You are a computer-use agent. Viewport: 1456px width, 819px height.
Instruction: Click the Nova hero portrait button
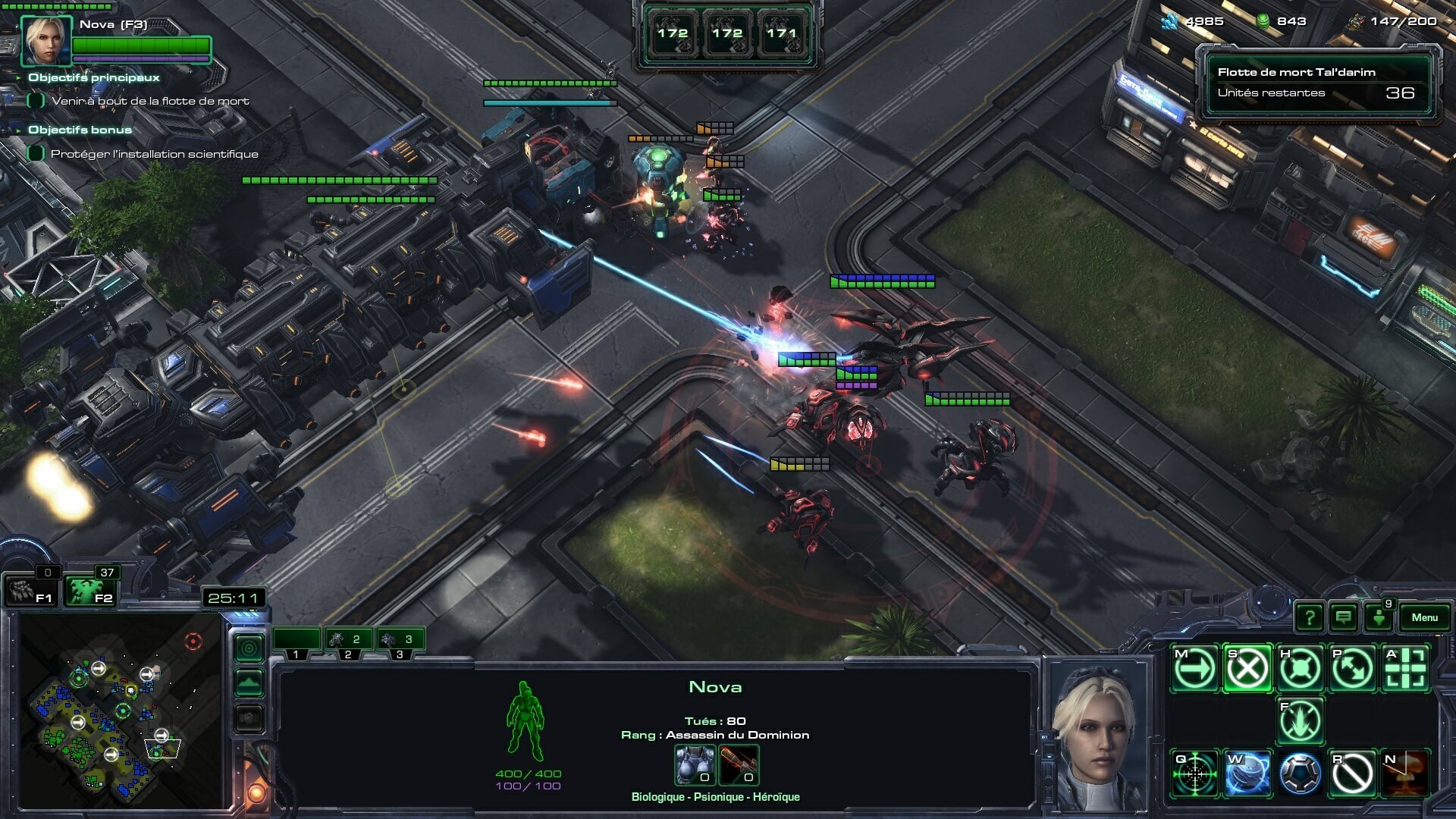(47, 39)
